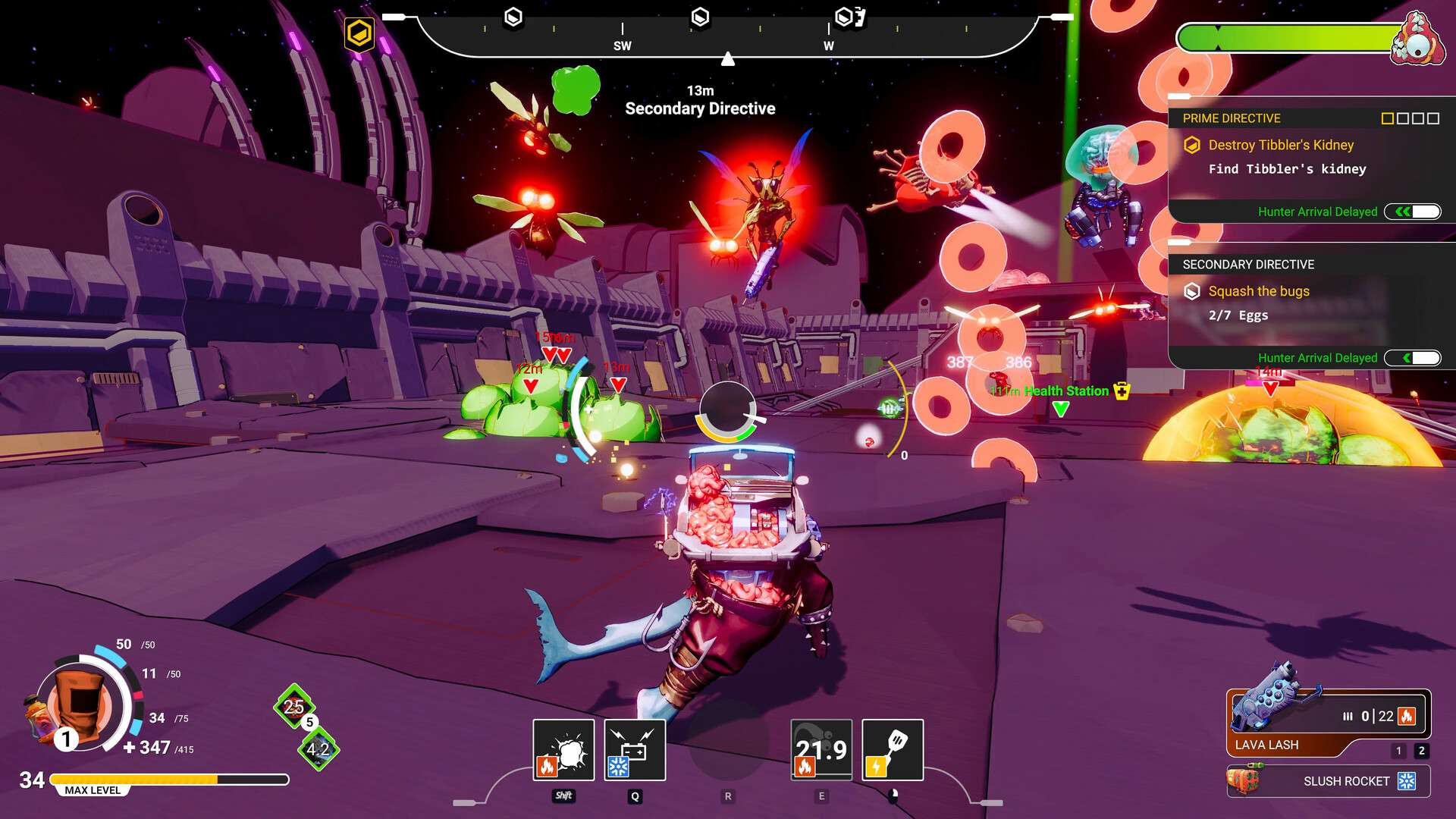Check the green diamond buff showing 4.2
Viewport: 1456px width, 819px height.
(318, 749)
